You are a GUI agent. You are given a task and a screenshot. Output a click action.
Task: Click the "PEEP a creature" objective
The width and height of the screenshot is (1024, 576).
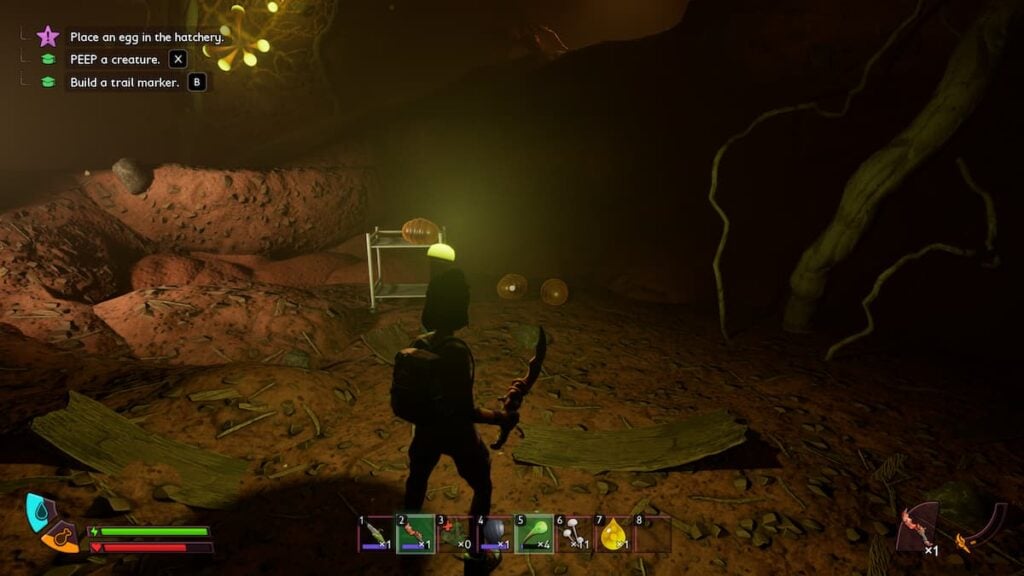115,59
